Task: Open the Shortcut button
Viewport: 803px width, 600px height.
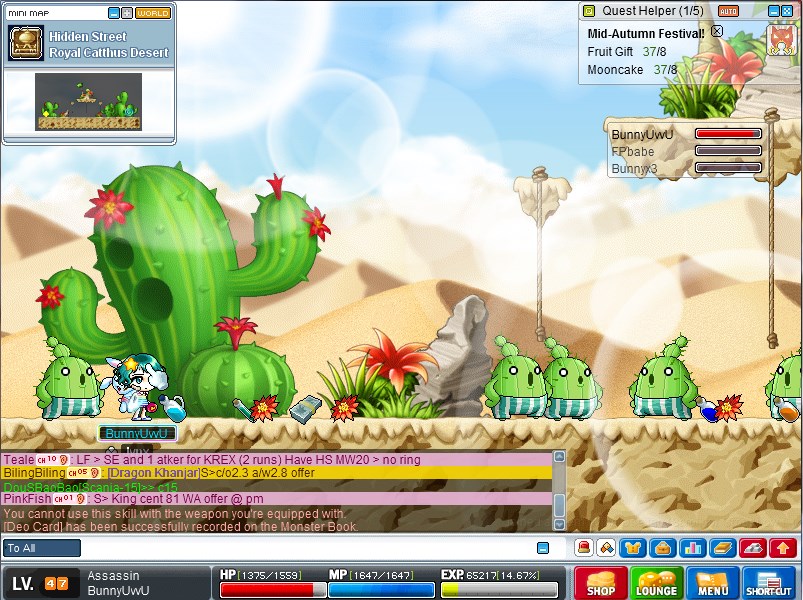Action: click(769, 583)
